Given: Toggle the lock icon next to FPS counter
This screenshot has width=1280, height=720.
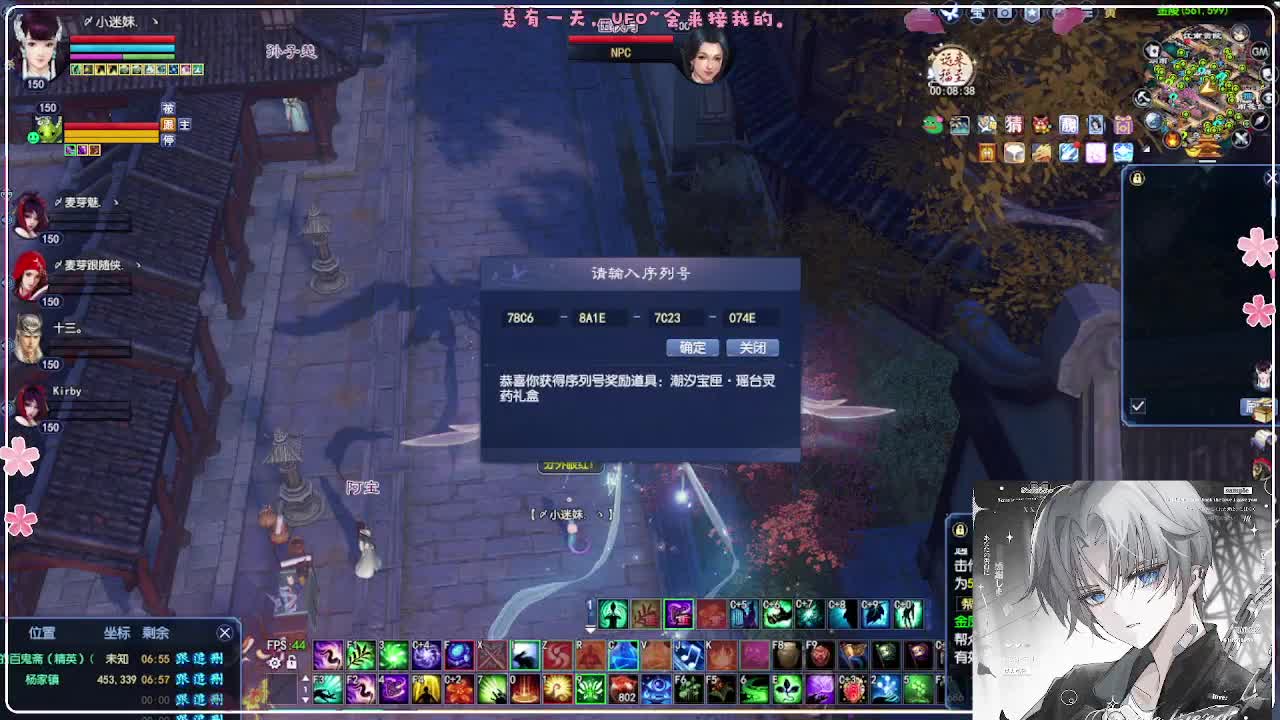Looking at the screenshot, I should 291,663.
